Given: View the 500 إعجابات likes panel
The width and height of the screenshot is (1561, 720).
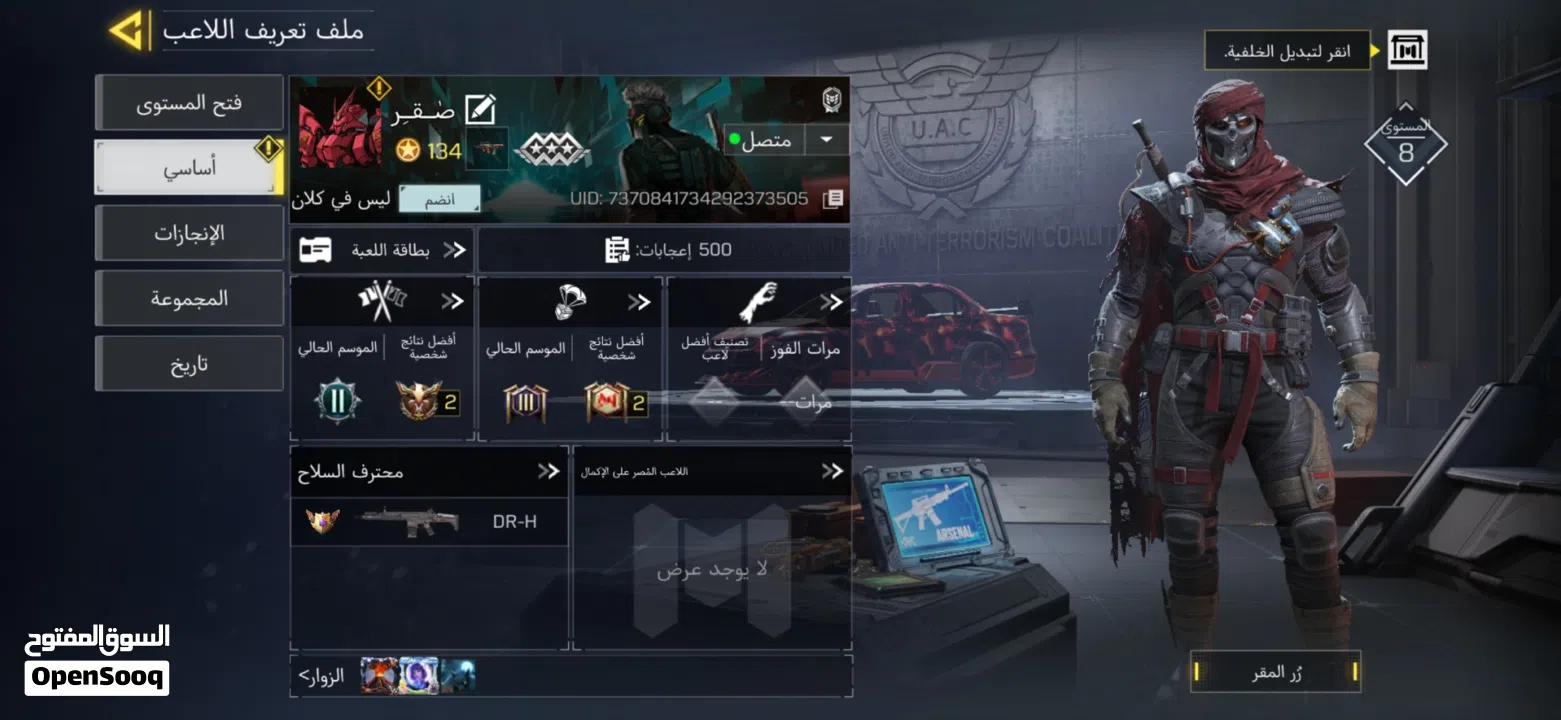Looking at the screenshot, I should point(665,250).
